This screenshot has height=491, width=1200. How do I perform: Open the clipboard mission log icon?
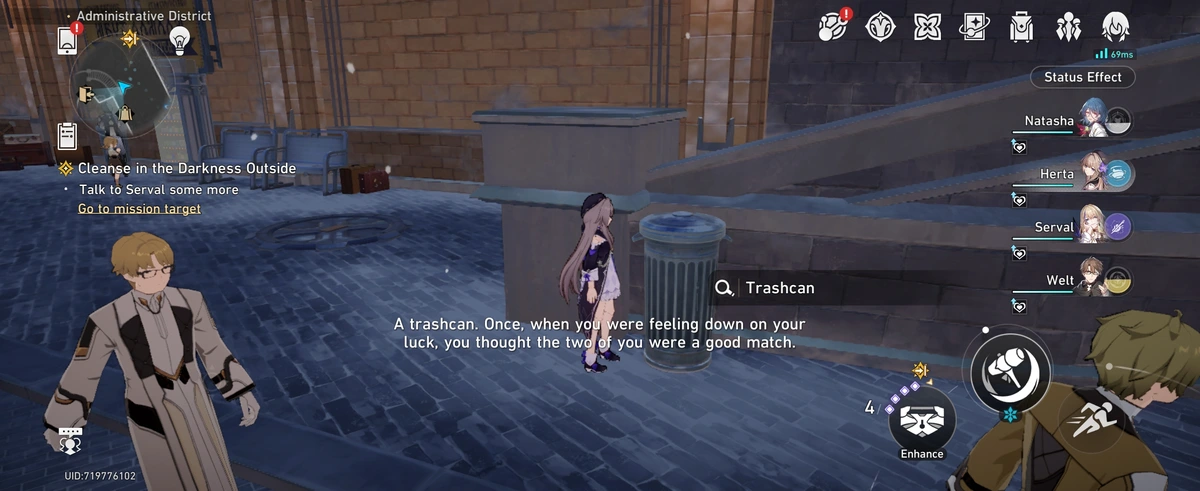pyautogui.click(x=68, y=134)
